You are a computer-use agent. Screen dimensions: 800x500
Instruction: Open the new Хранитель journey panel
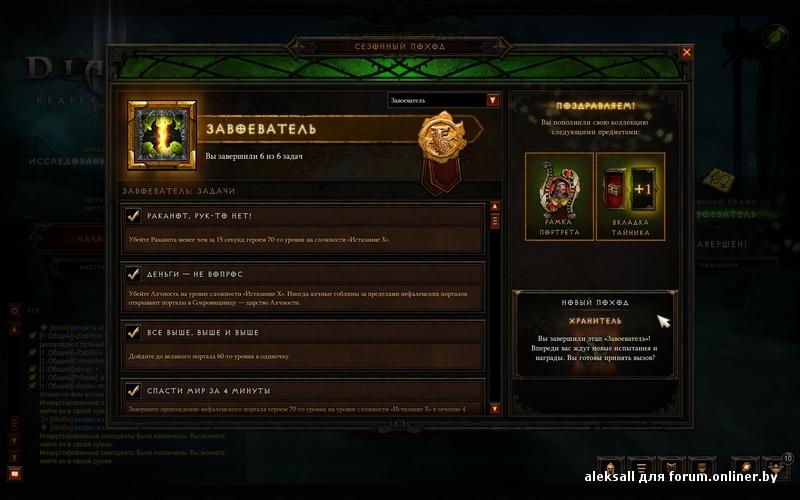594,335
